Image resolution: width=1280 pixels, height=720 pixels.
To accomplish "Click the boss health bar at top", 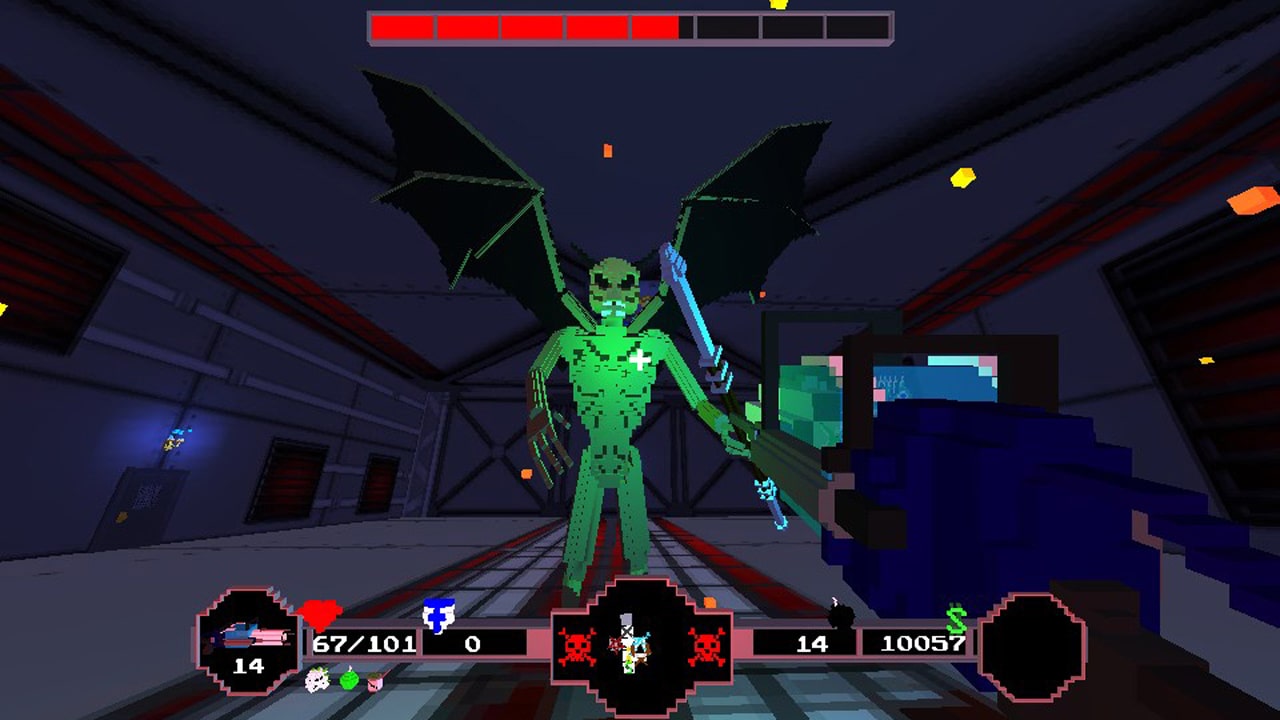I will [630, 25].
